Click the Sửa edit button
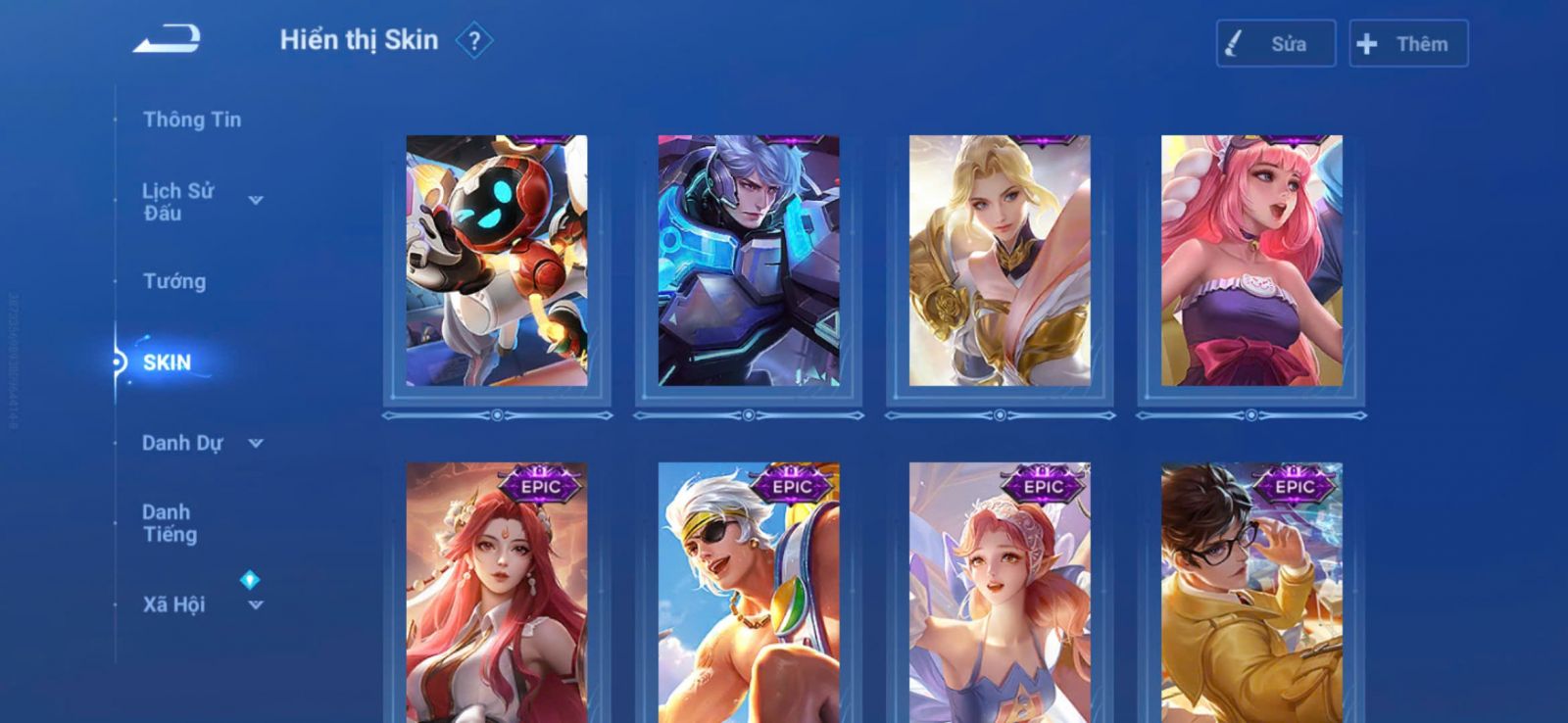This screenshot has height=723, width=1568. (x=1275, y=44)
